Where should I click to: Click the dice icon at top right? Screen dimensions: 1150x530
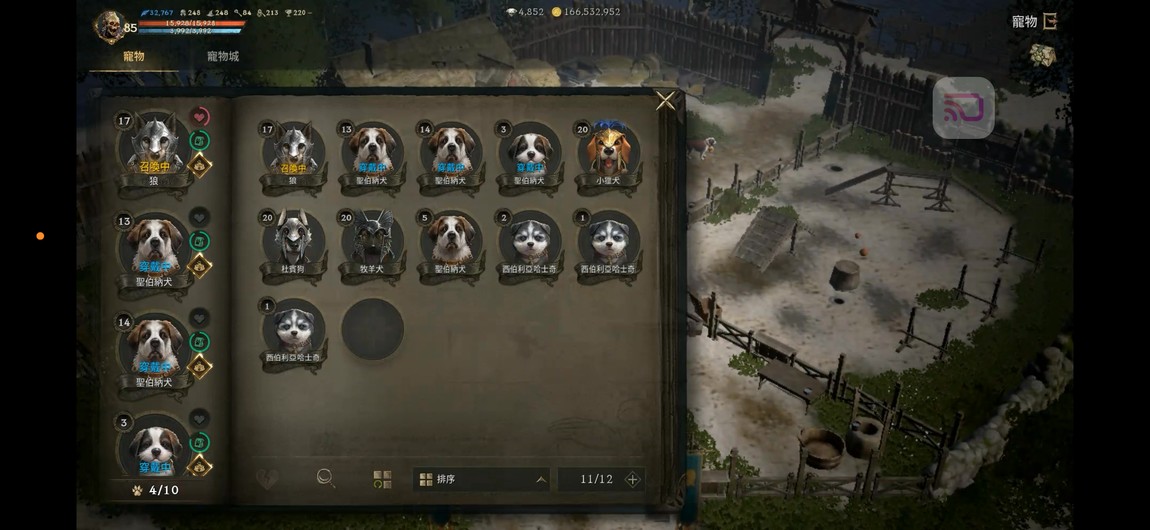click(x=1042, y=56)
